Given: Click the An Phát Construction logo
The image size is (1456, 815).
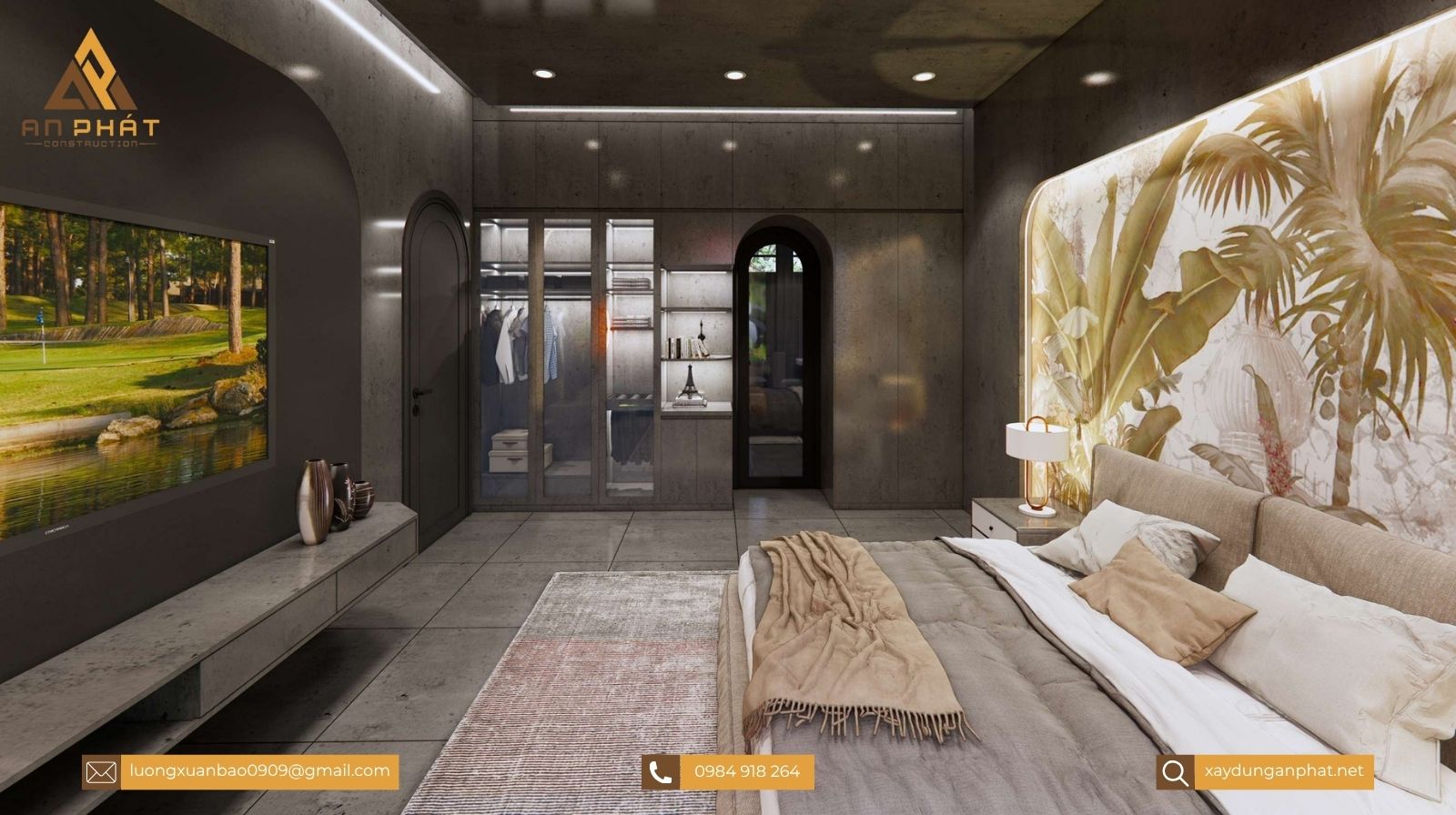Looking at the screenshot, I should pyautogui.click(x=91, y=89).
